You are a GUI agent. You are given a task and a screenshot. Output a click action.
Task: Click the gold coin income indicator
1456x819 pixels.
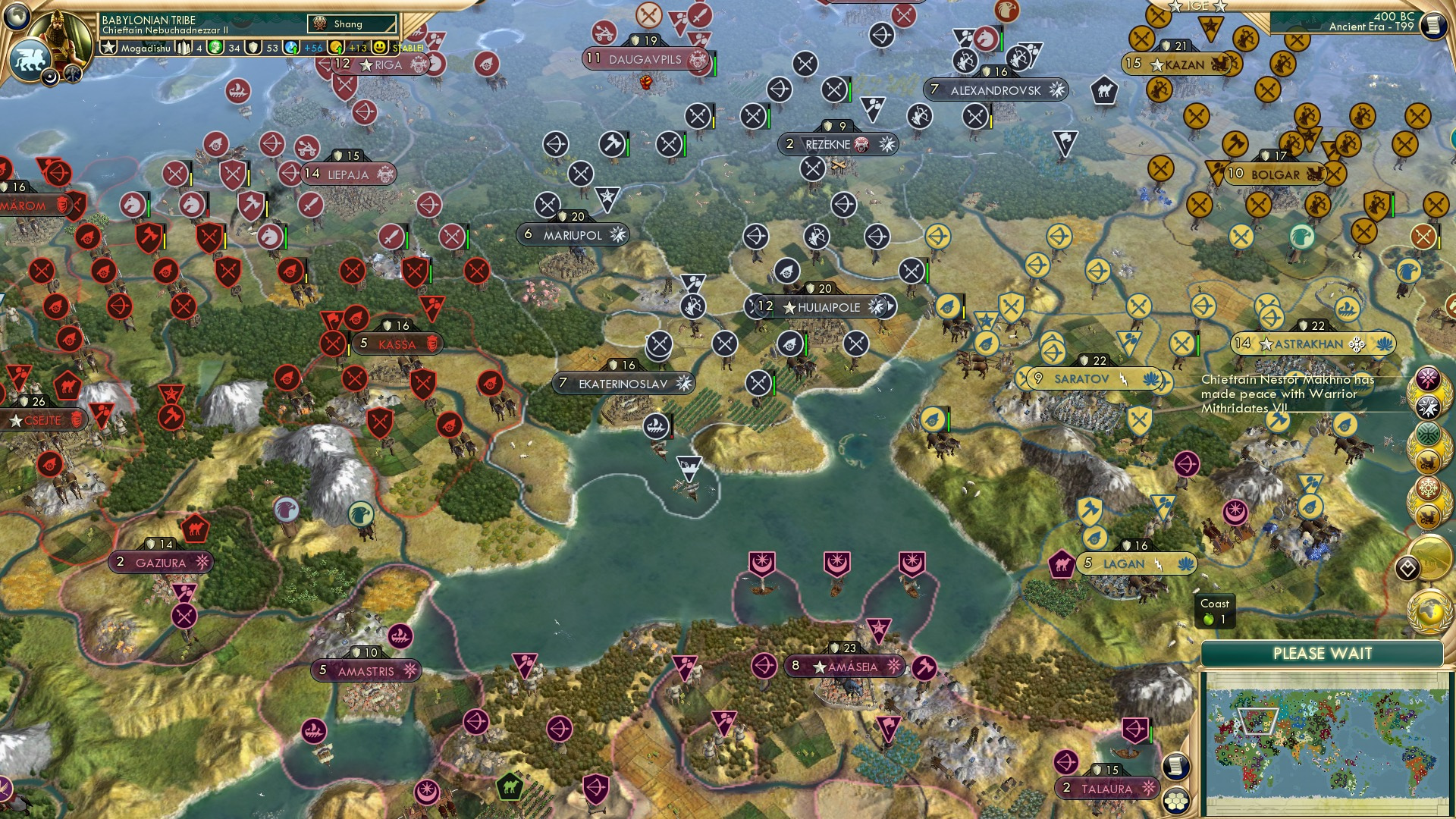(x=336, y=47)
